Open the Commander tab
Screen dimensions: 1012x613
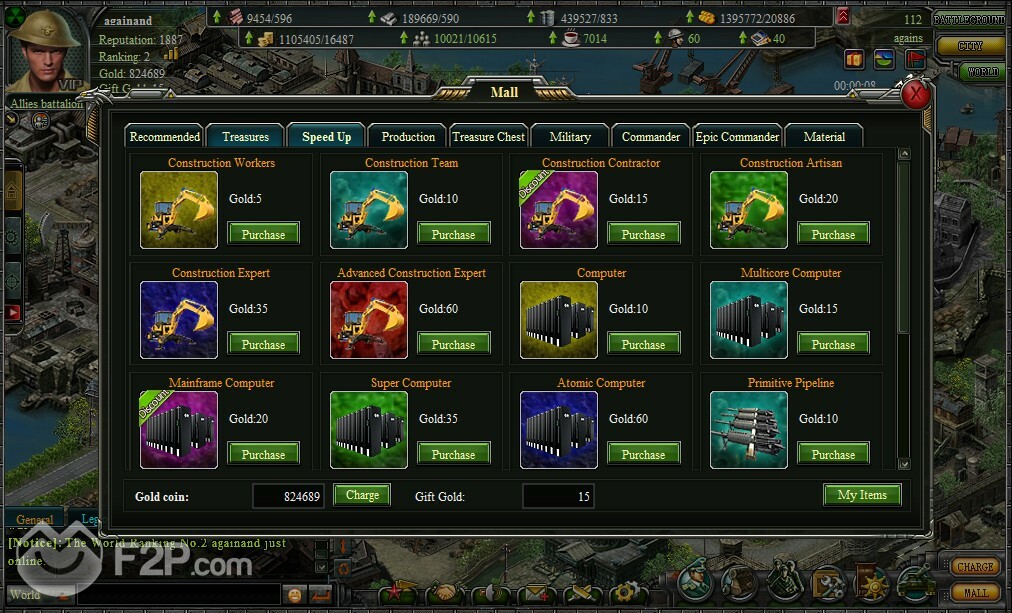coord(651,137)
